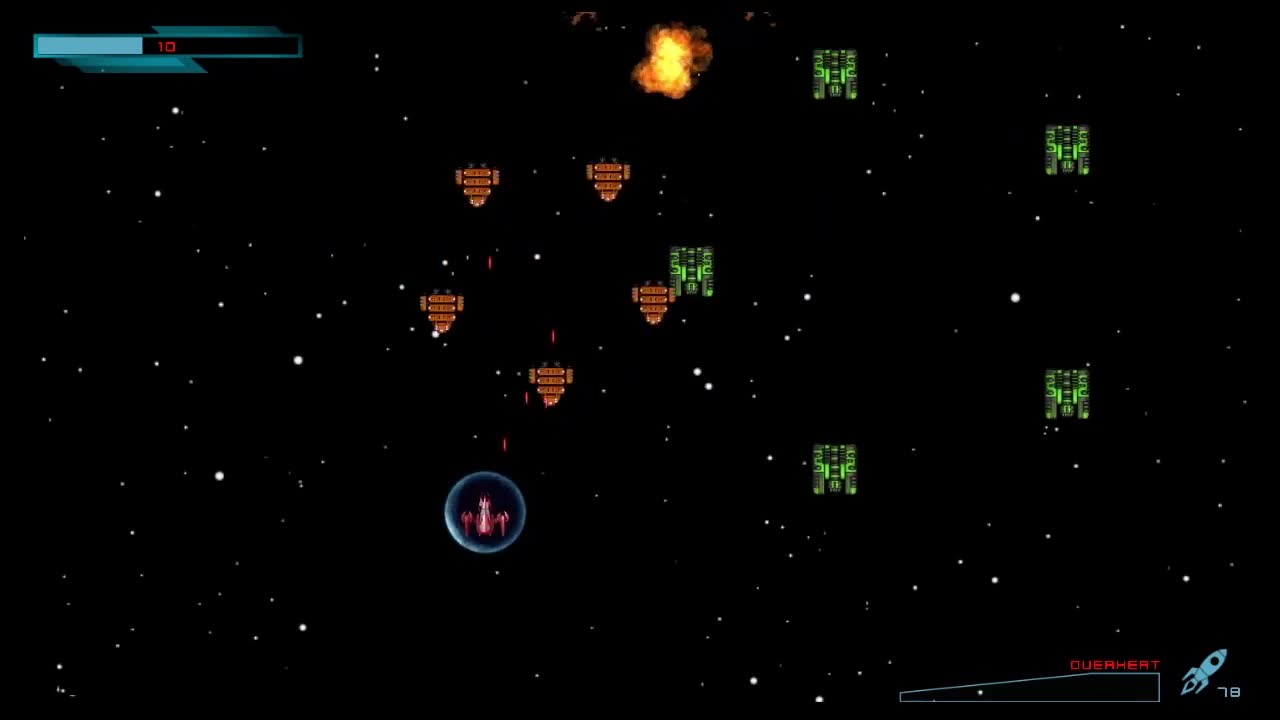This screenshot has height=720, width=1280.
Task: Click the green ship in the first enemy row
Action: point(834,70)
